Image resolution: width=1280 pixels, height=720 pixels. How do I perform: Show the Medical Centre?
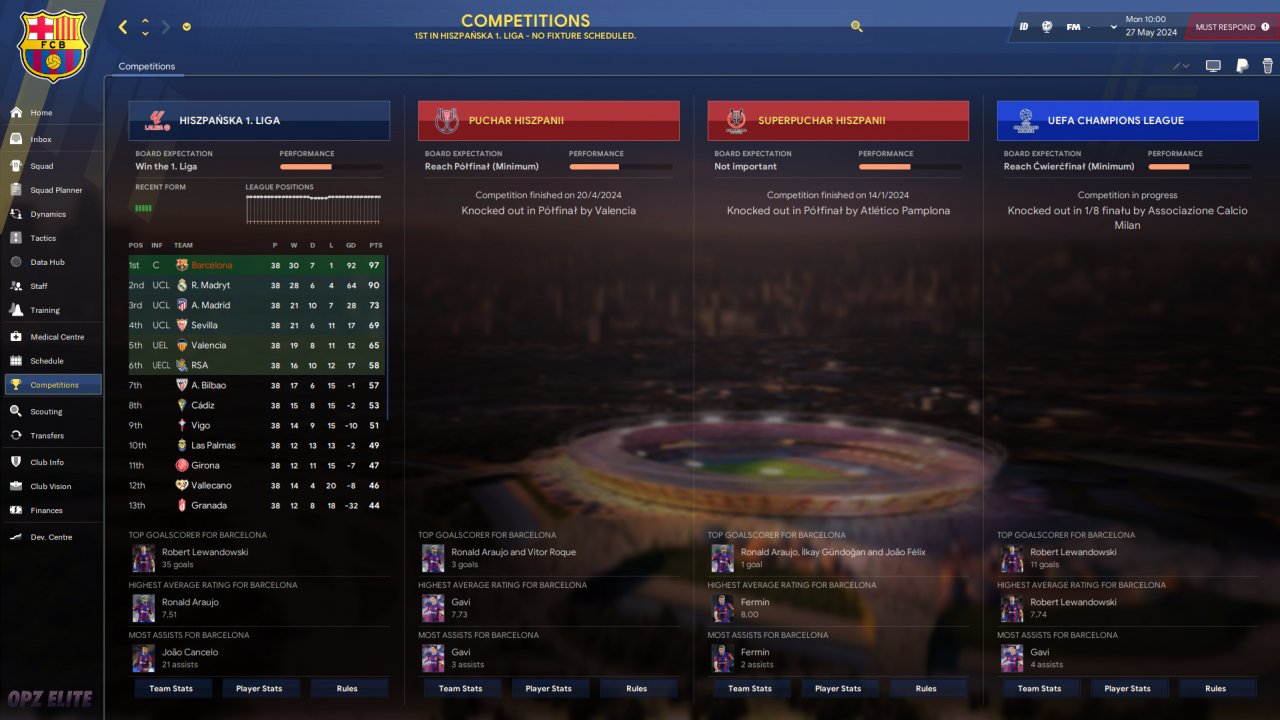pyautogui.click(x=57, y=337)
